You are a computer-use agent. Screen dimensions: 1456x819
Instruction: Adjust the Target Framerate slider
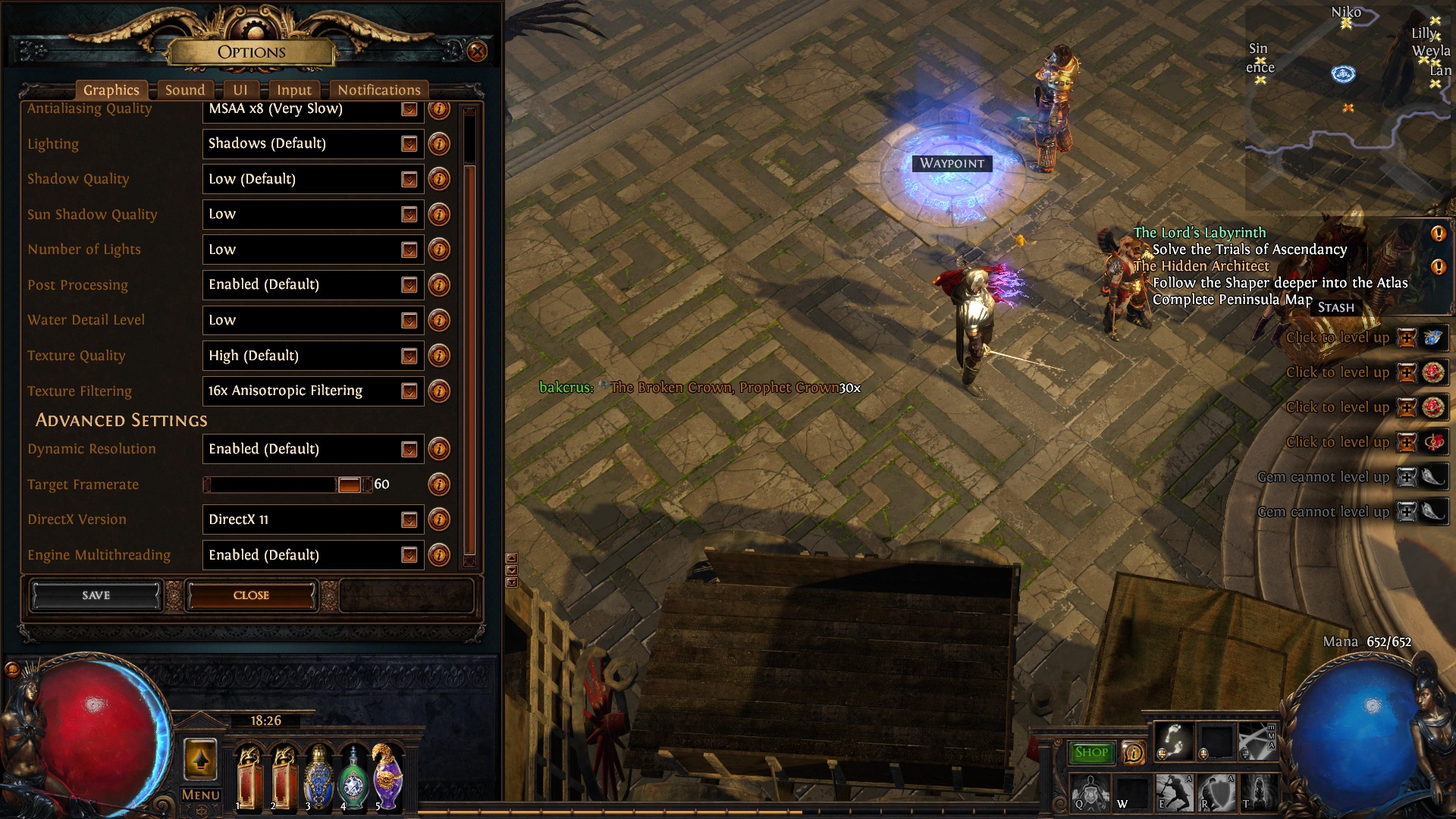click(x=349, y=485)
